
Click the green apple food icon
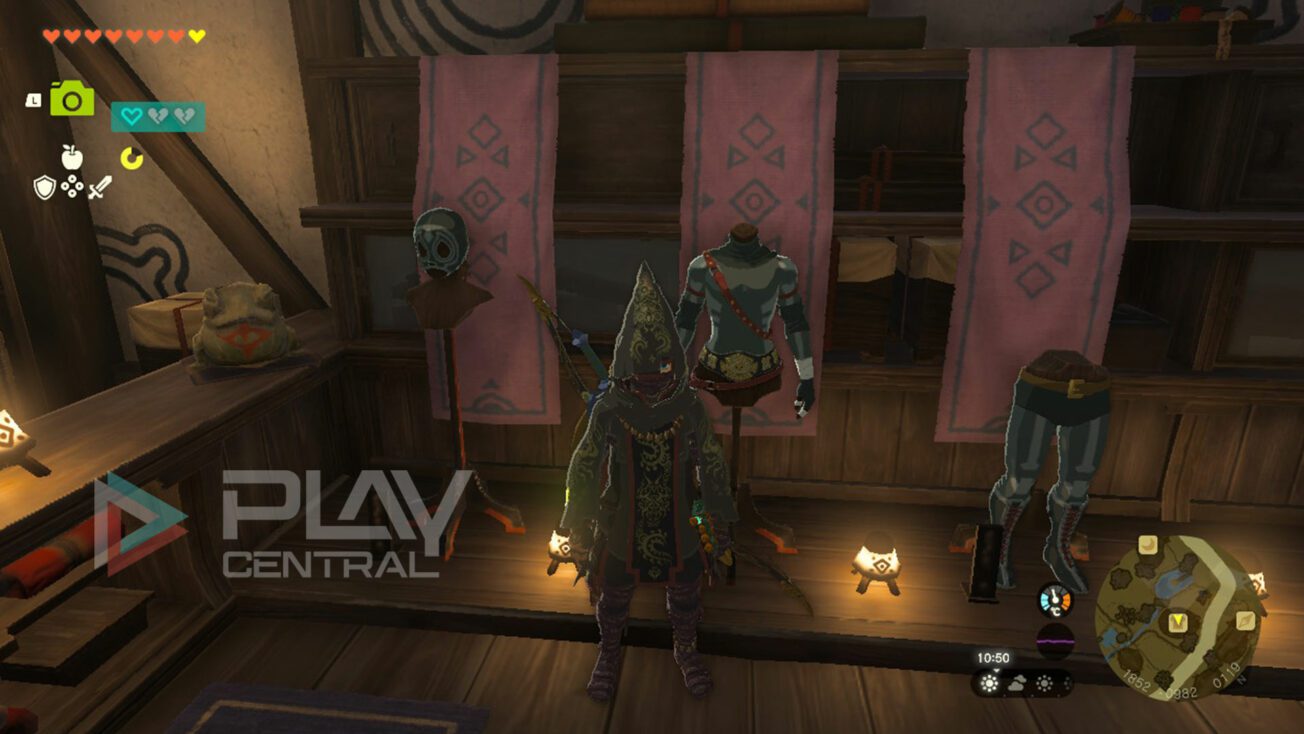point(70,156)
